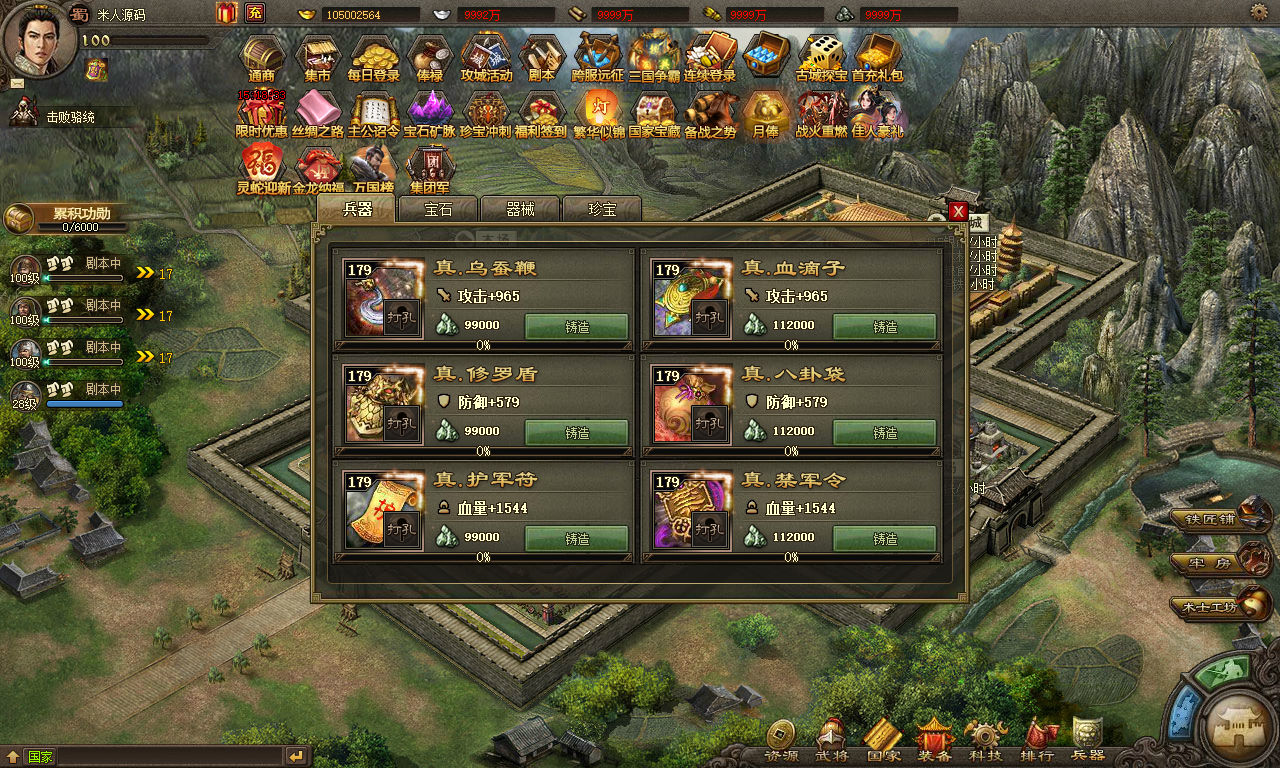Open the 器械 tab
Screen dimensions: 1280x768
tap(520, 209)
